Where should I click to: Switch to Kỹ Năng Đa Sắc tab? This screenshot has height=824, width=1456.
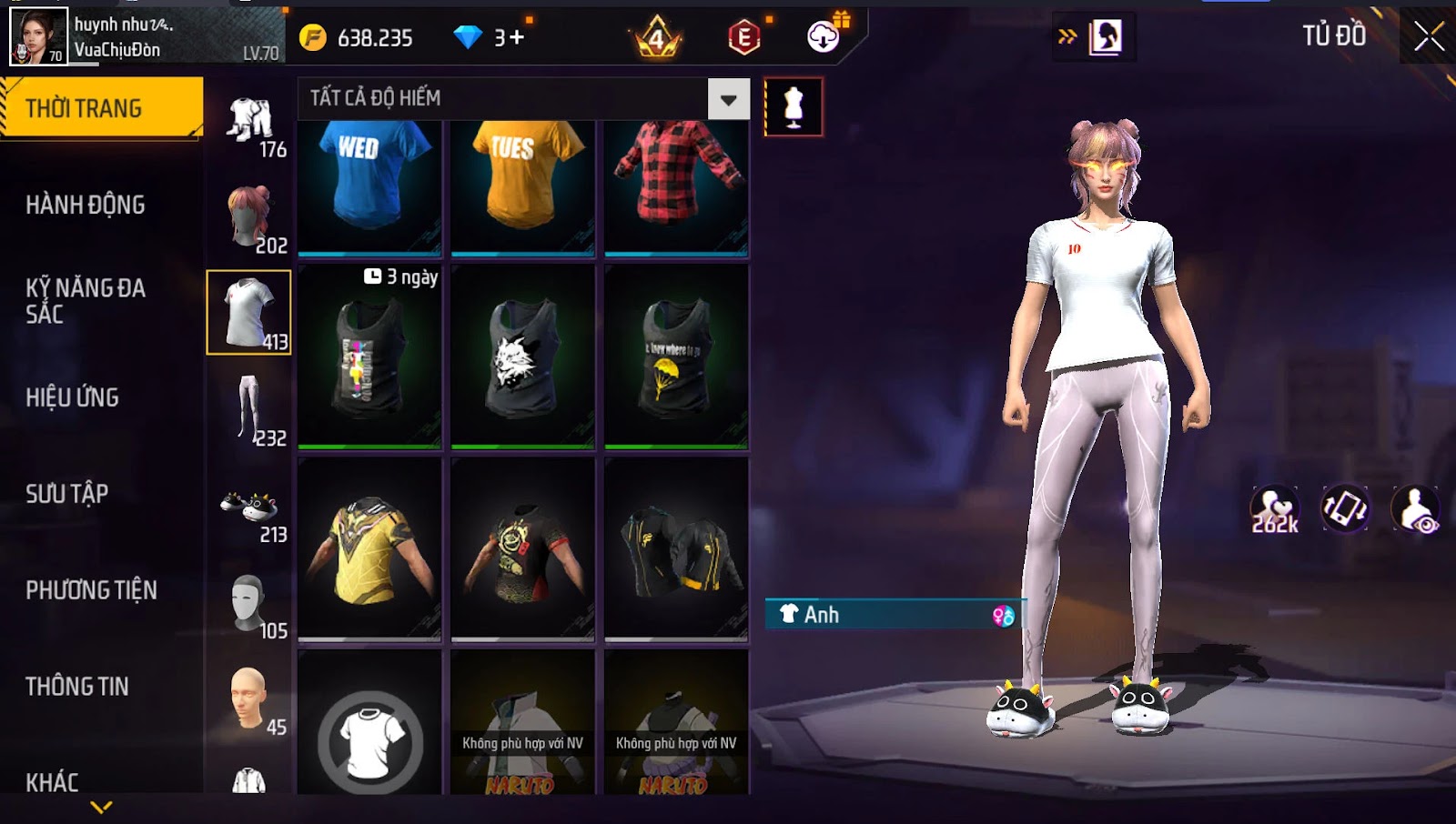(x=86, y=301)
